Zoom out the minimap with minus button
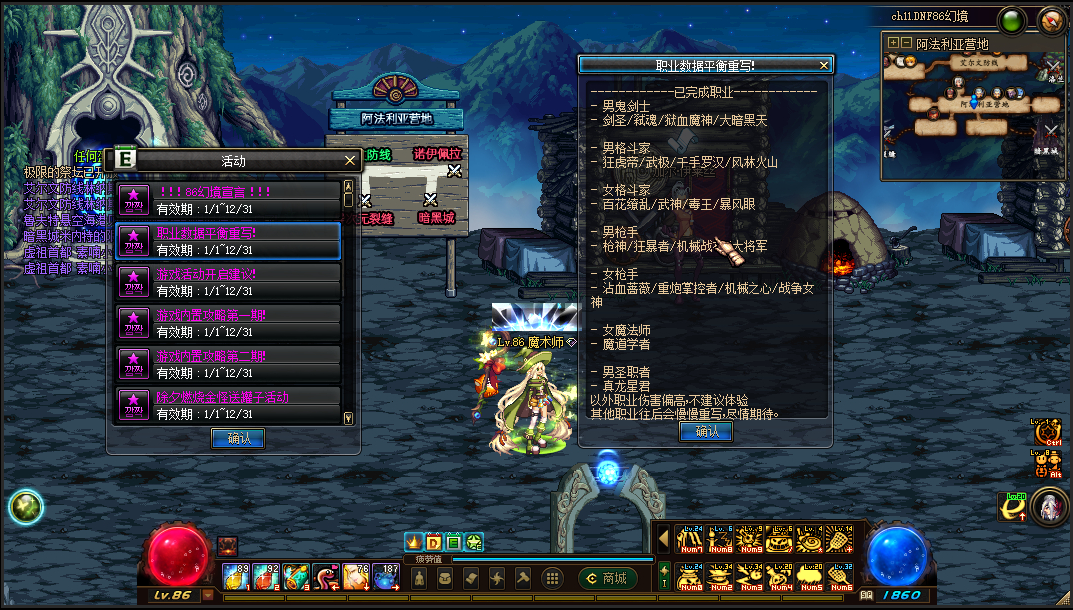This screenshot has width=1073, height=610. (906, 44)
